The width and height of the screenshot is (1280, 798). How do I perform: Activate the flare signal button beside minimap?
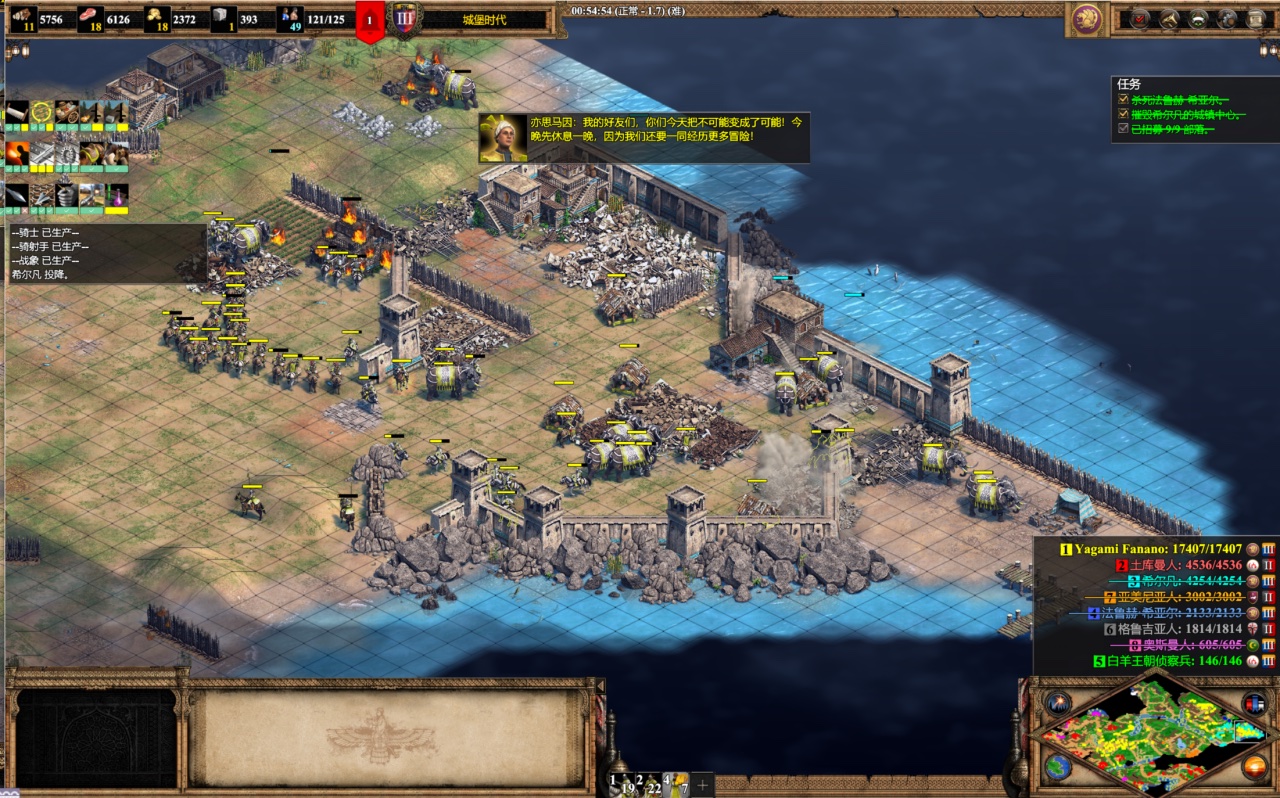[1059, 703]
